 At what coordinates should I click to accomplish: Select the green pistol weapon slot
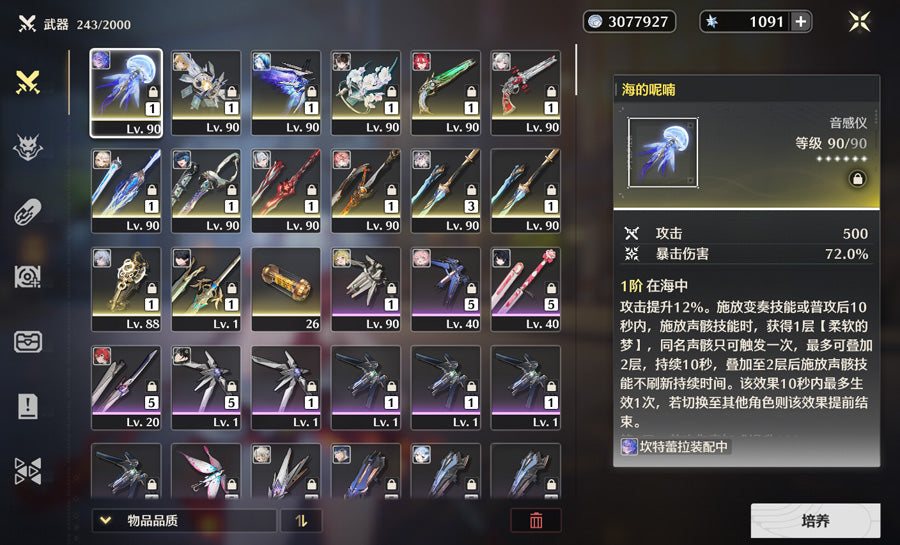[x=446, y=92]
